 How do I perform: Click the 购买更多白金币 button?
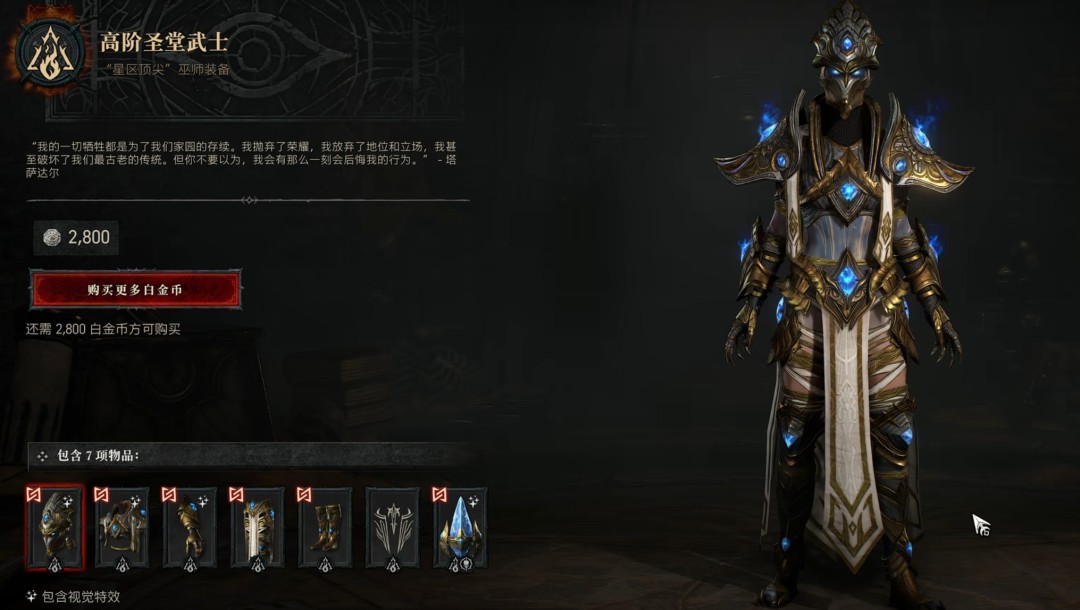(x=135, y=290)
